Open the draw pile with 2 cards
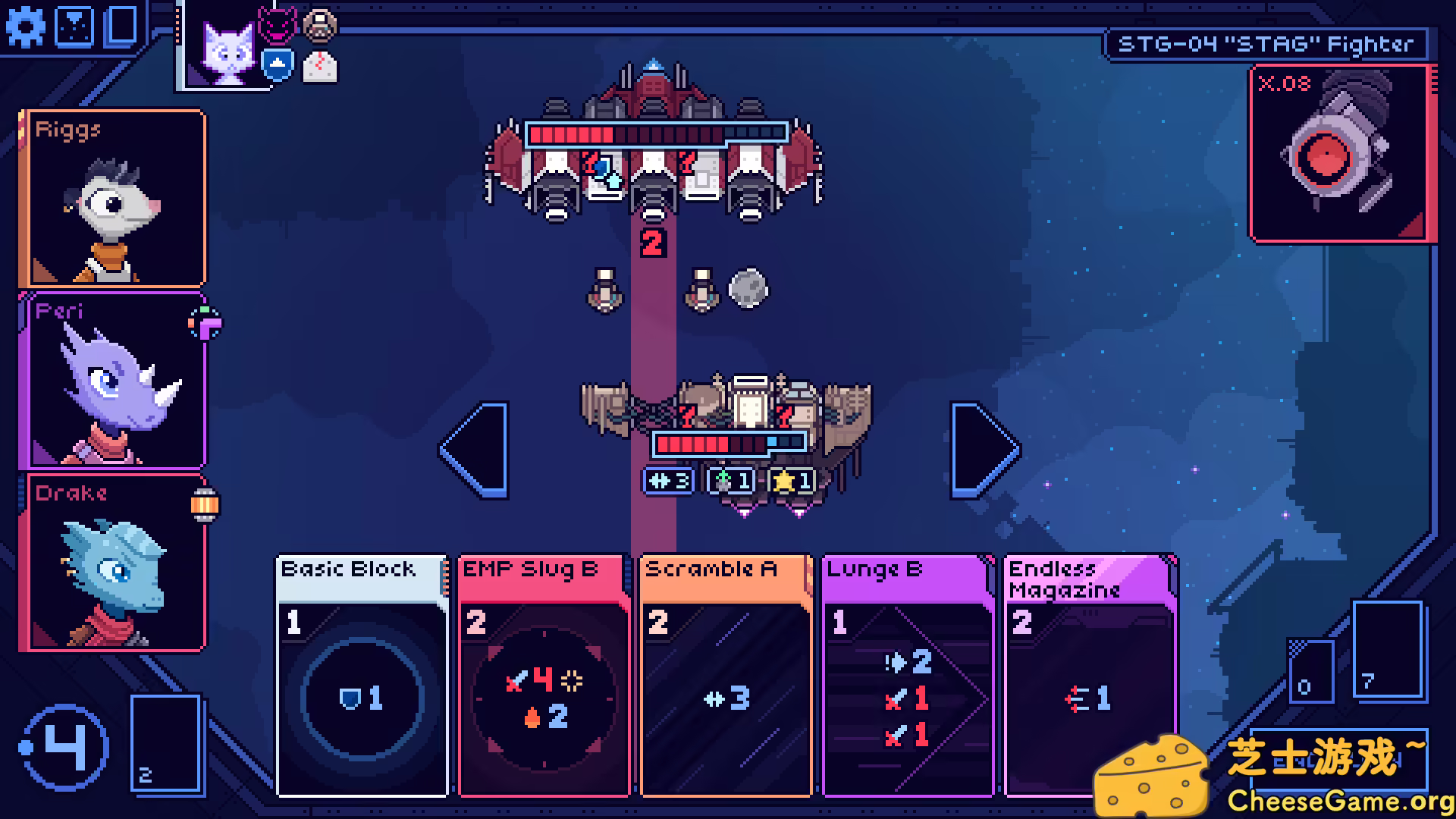1456x819 pixels. [x=166, y=743]
